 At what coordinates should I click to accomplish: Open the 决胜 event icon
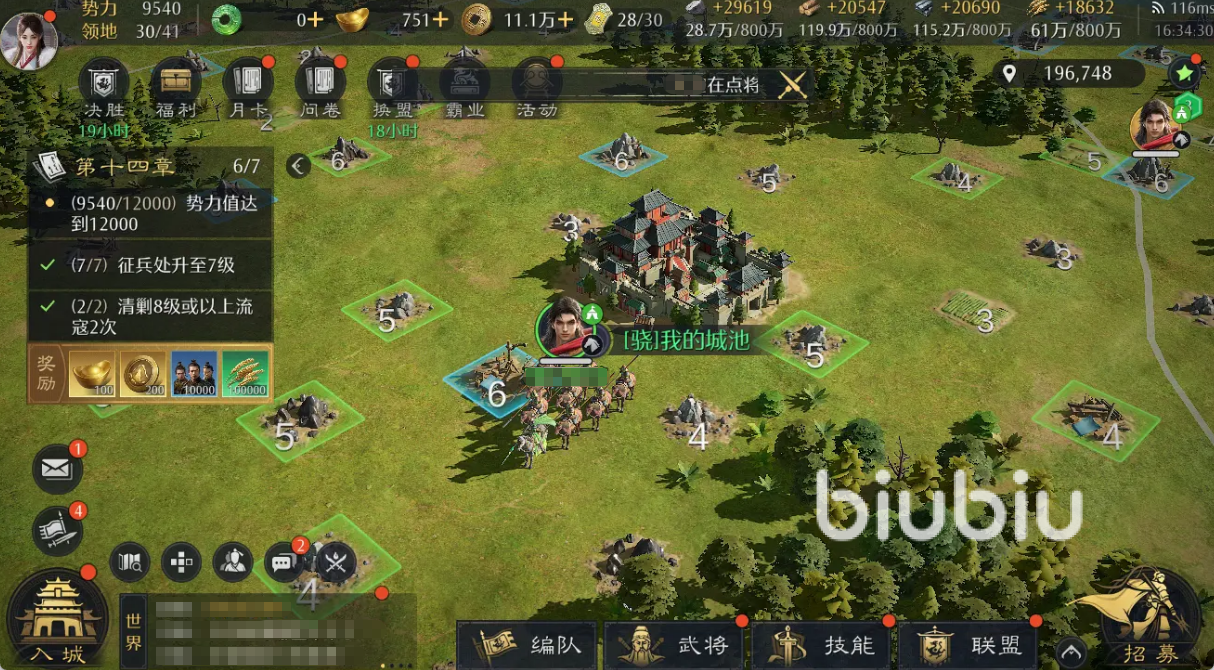coord(104,82)
